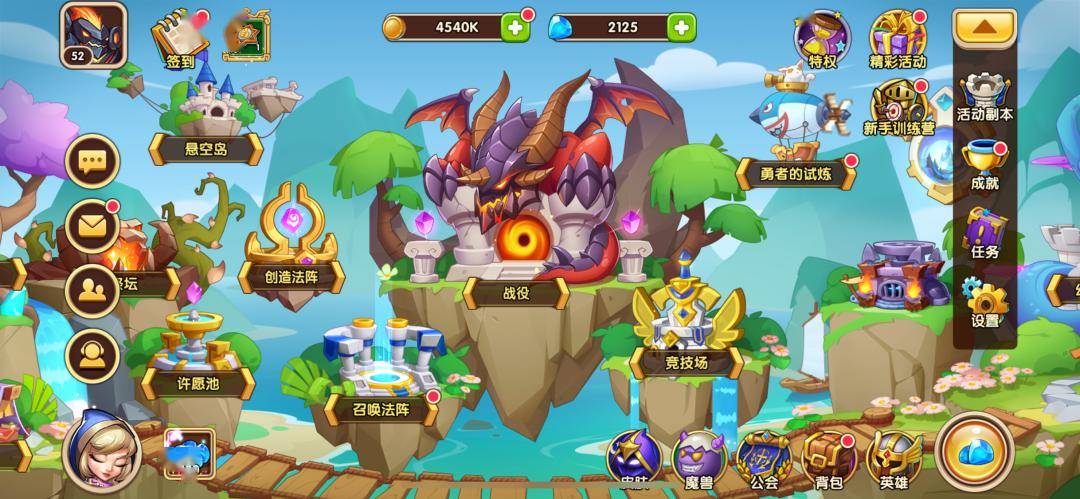Open the 特权 privilege icon
The image size is (1080, 499).
point(821,39)
